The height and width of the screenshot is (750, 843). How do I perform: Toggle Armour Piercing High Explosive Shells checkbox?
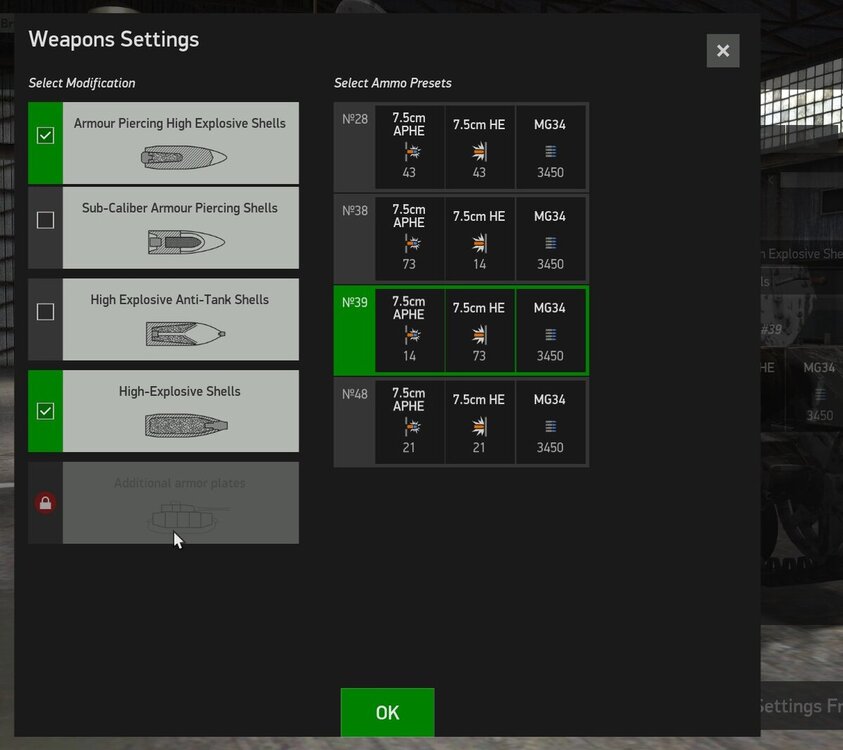coord(45,136)
